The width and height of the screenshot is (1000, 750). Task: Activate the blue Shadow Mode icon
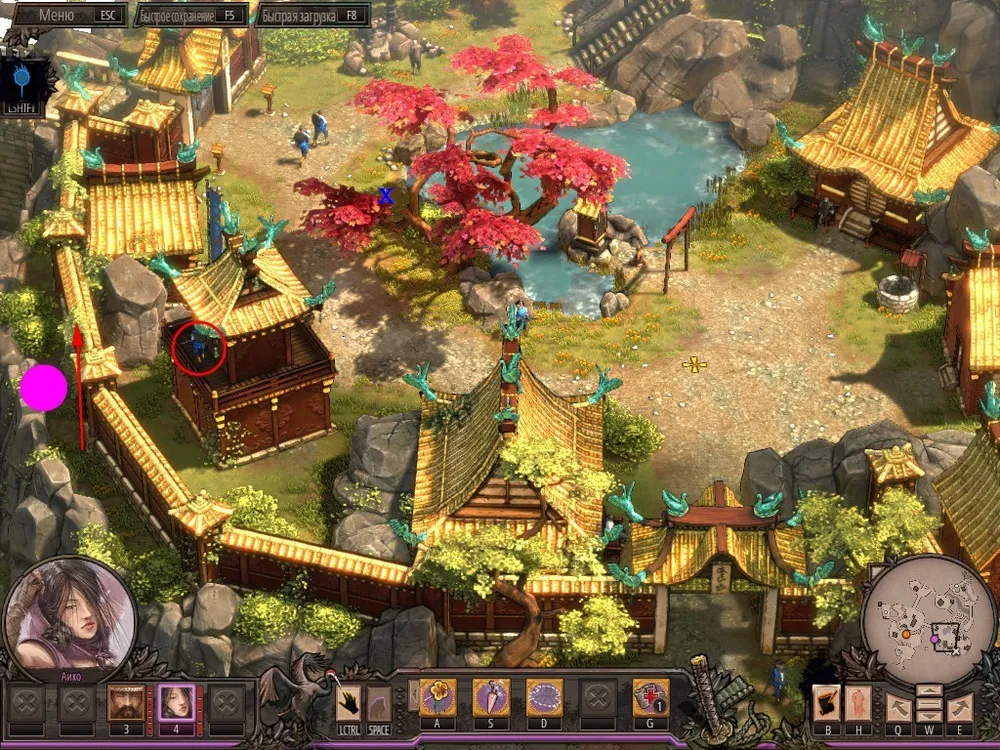[x=22, y=77]
